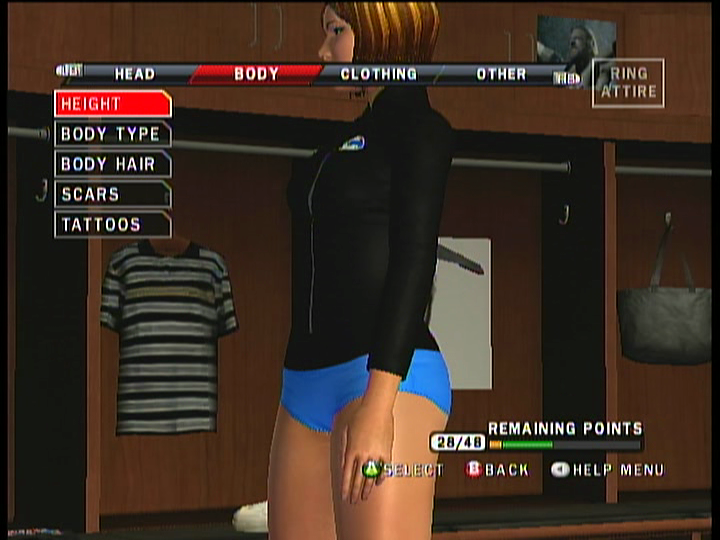Click the RING ATTIRE box
Viewport: 720px width, 540px height.
point(627,83)
